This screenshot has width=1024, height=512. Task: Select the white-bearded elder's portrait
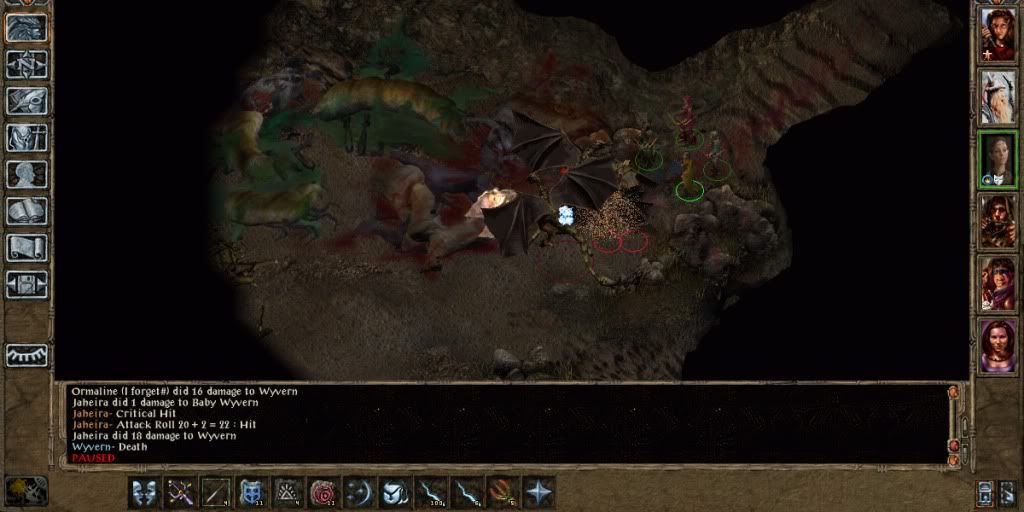[x=998, y=96]
